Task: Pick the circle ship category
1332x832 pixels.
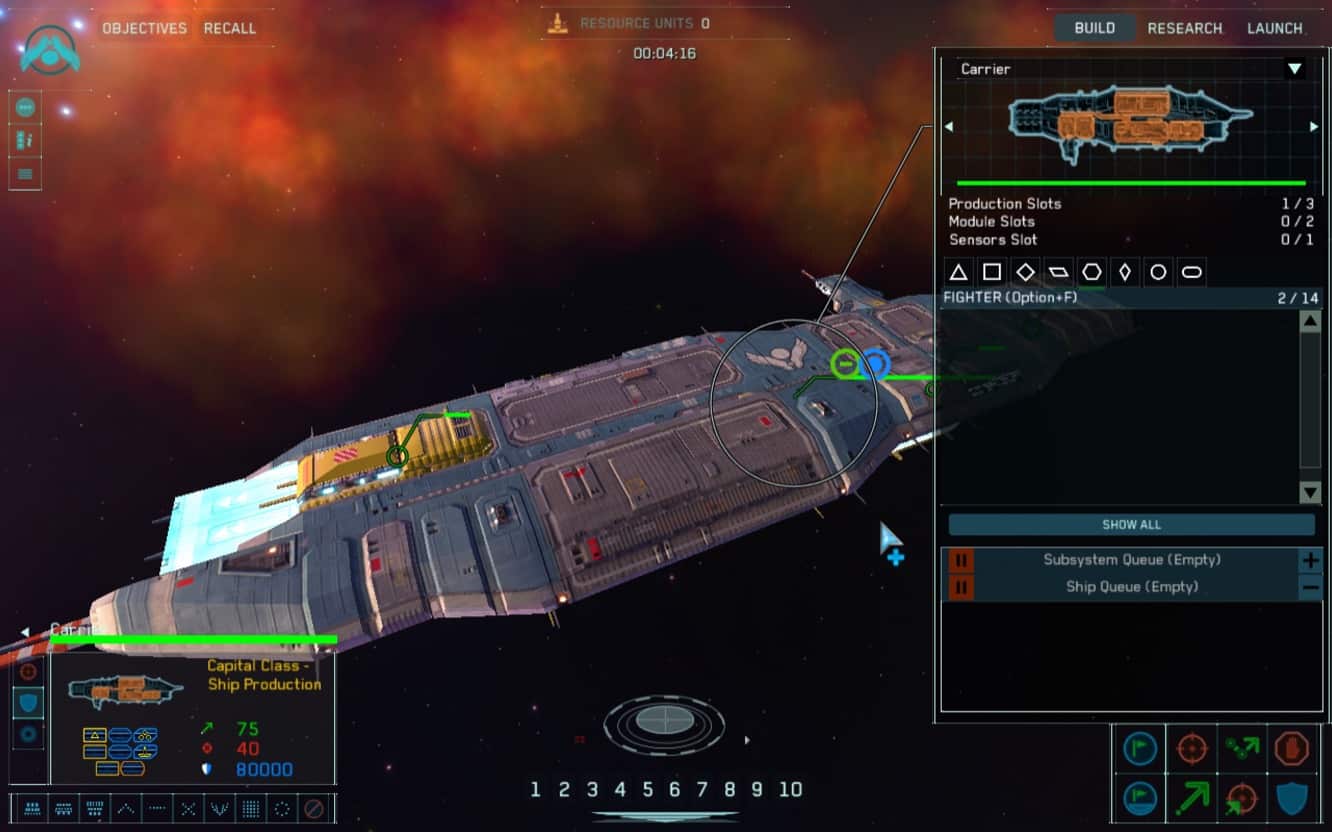Action: pyautogui.click(x=1158, y=272)
